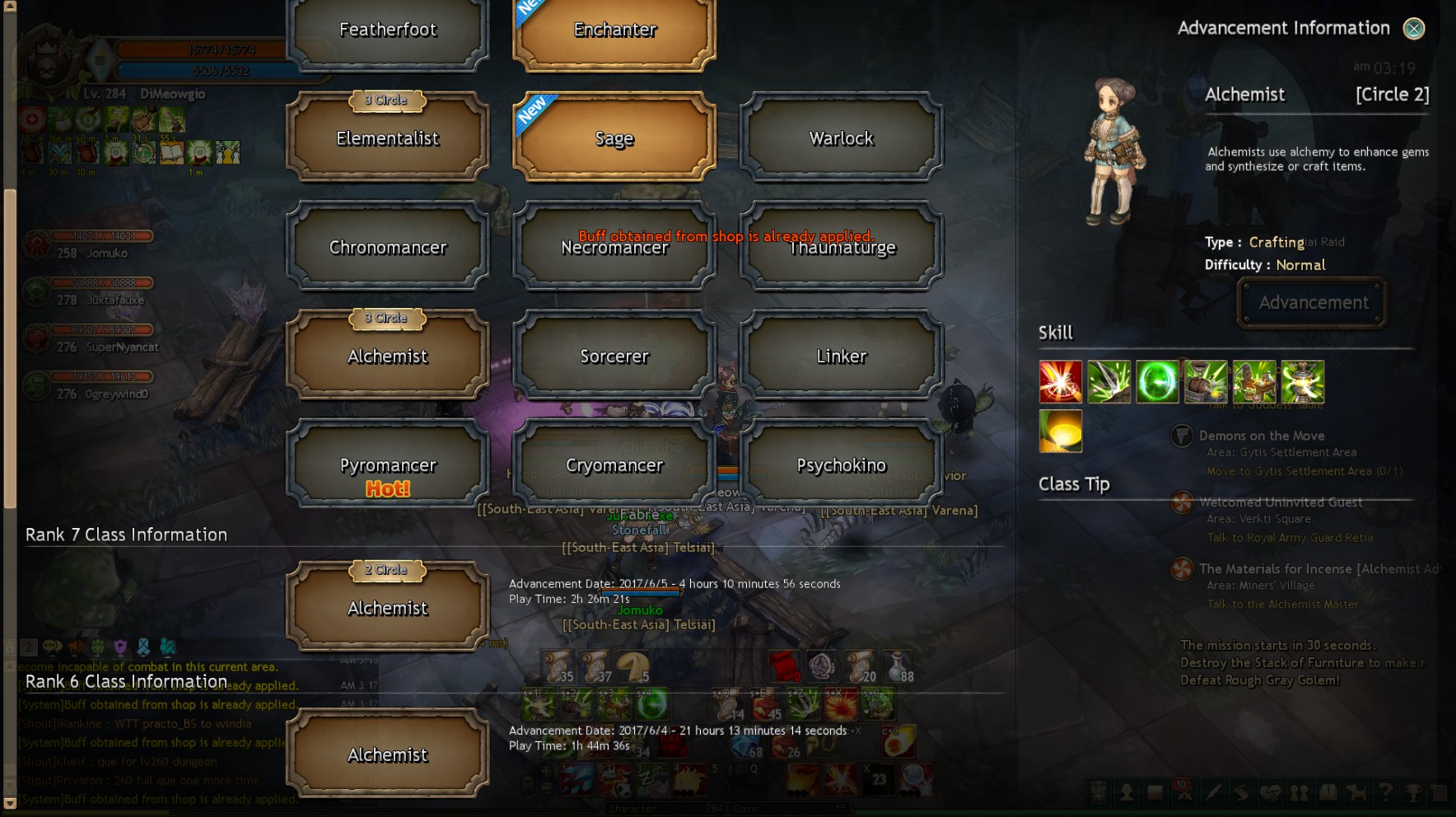
Task: Pick the Sage class
Action: (x=614, y=138)
